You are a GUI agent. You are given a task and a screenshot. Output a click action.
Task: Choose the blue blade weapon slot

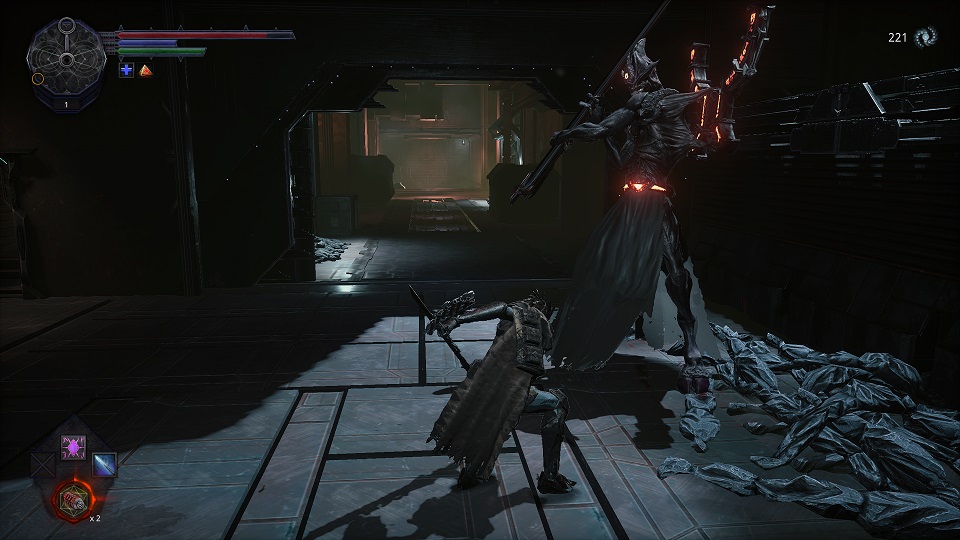click(x=103, y=464)
